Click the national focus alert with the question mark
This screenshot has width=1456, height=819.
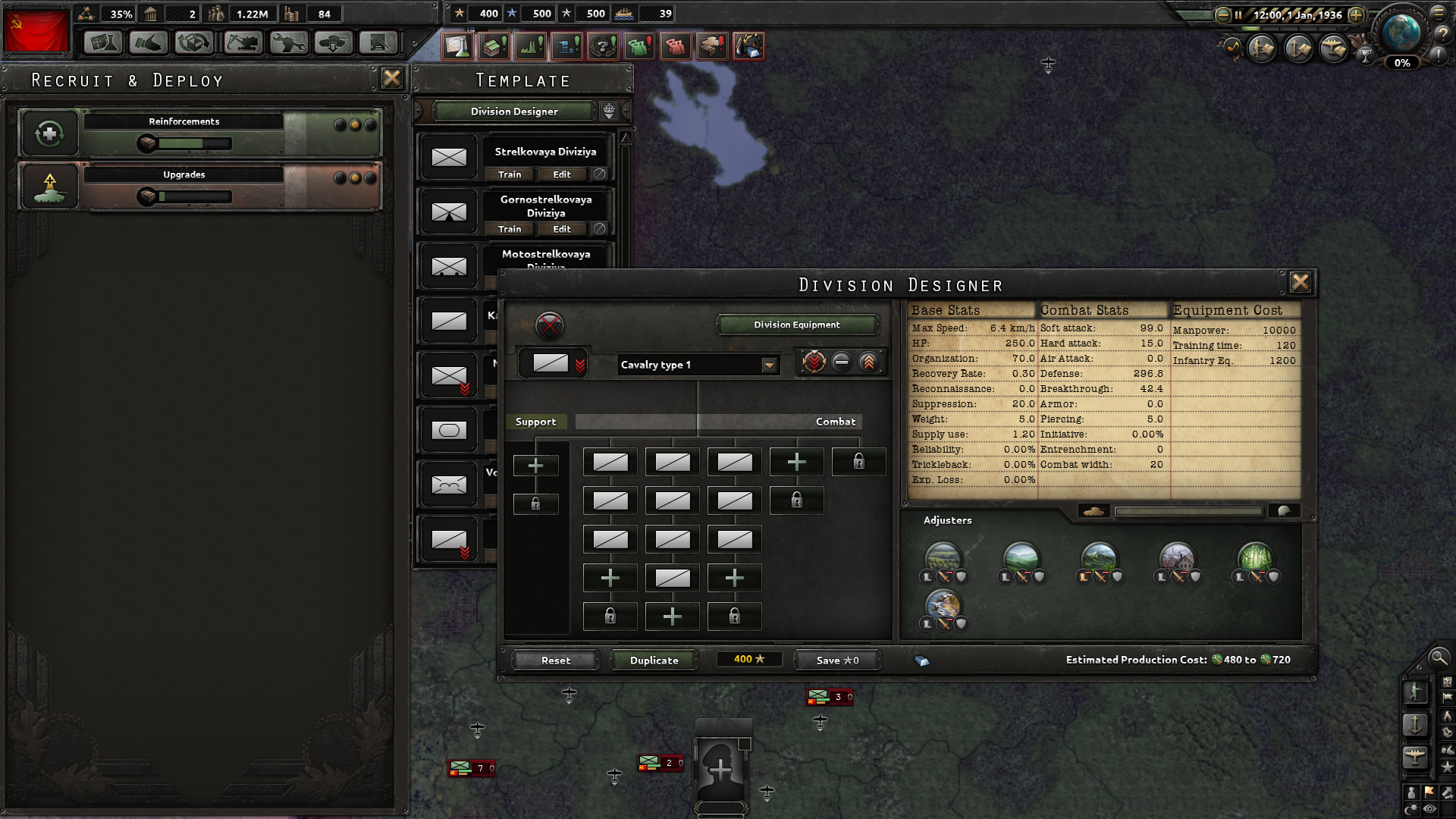point(602,46)
